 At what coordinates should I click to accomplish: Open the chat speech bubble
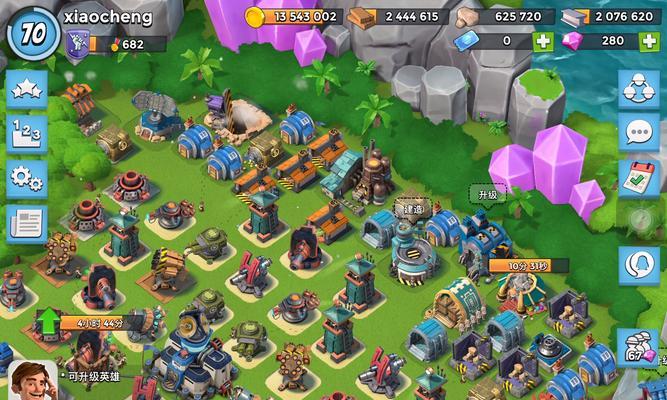click(x=637, y=132)
